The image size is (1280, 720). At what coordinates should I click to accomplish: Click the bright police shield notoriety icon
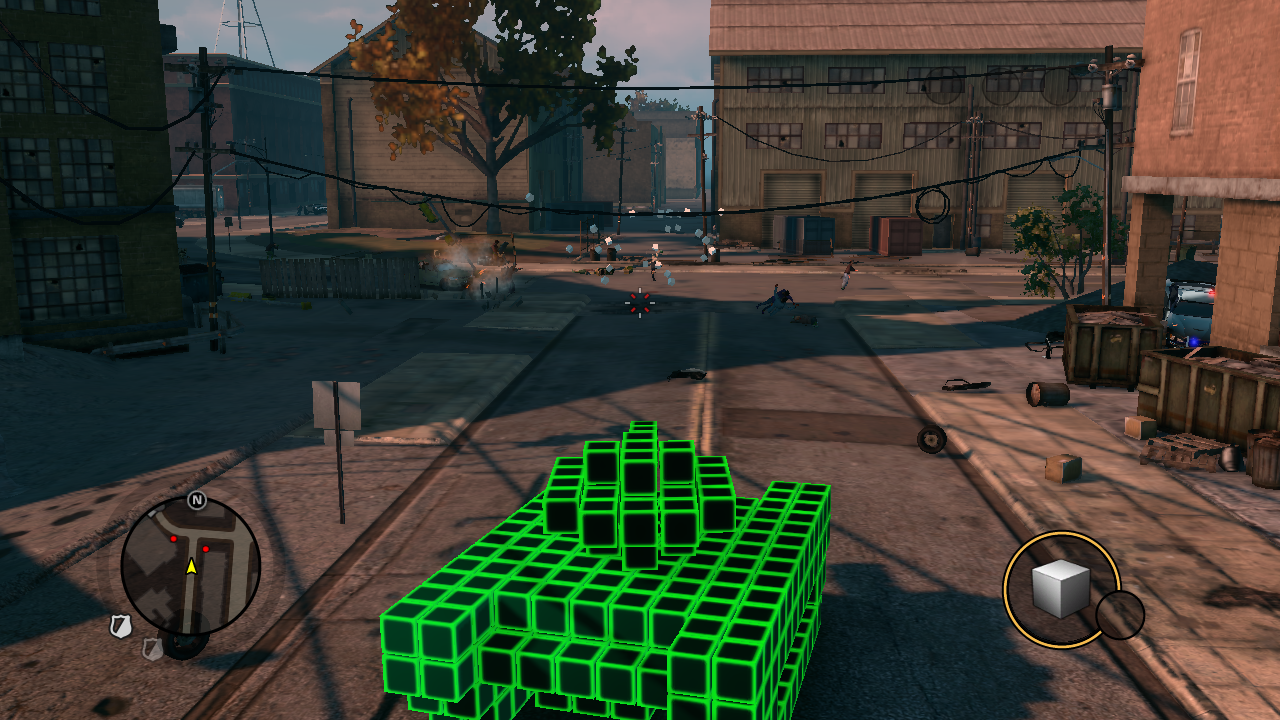tap(121, 627)
